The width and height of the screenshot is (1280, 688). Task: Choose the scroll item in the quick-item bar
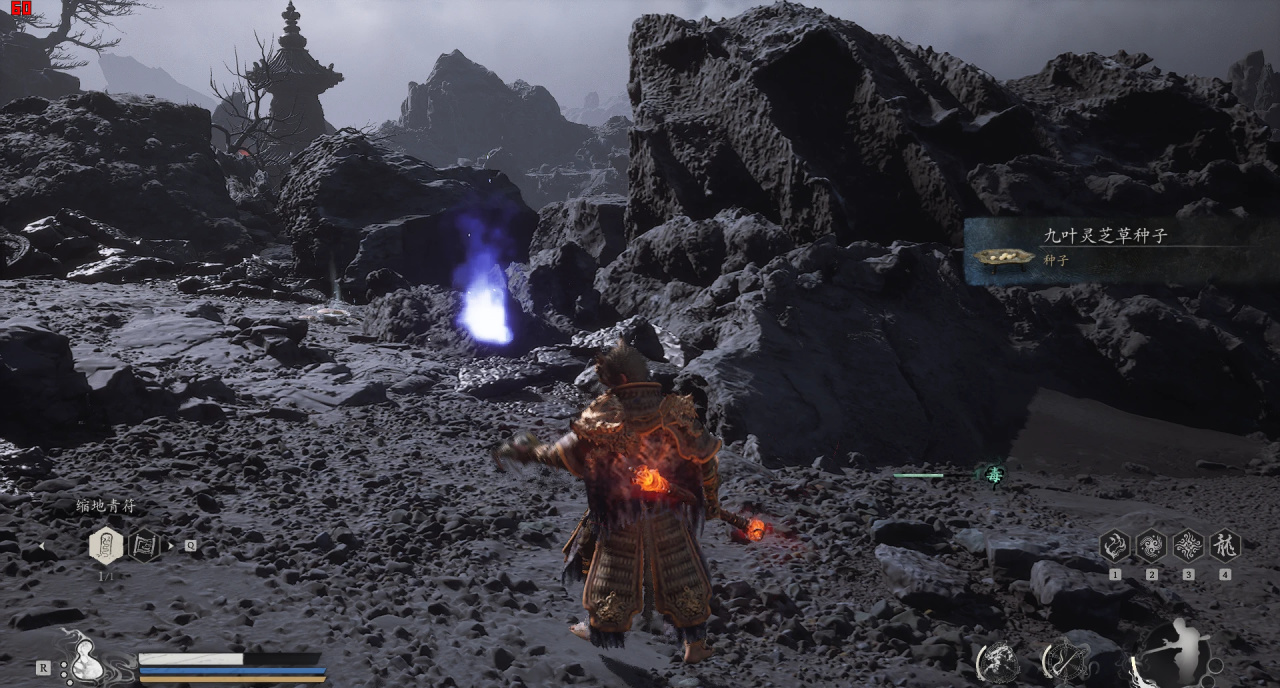pyautogui.click(x=145, y=545)
